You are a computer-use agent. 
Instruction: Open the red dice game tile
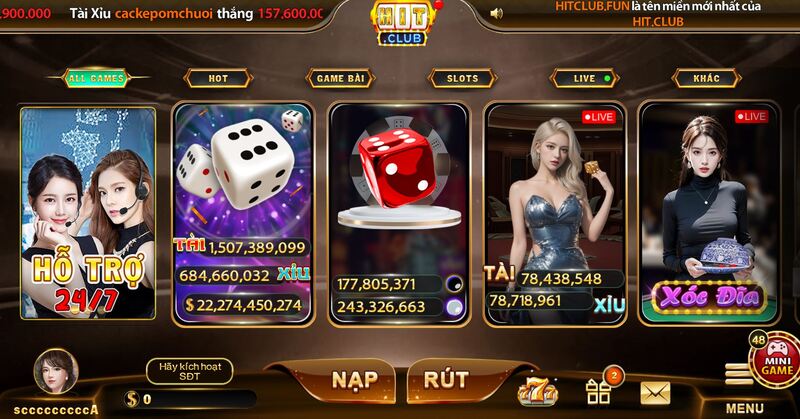[398, 213]
